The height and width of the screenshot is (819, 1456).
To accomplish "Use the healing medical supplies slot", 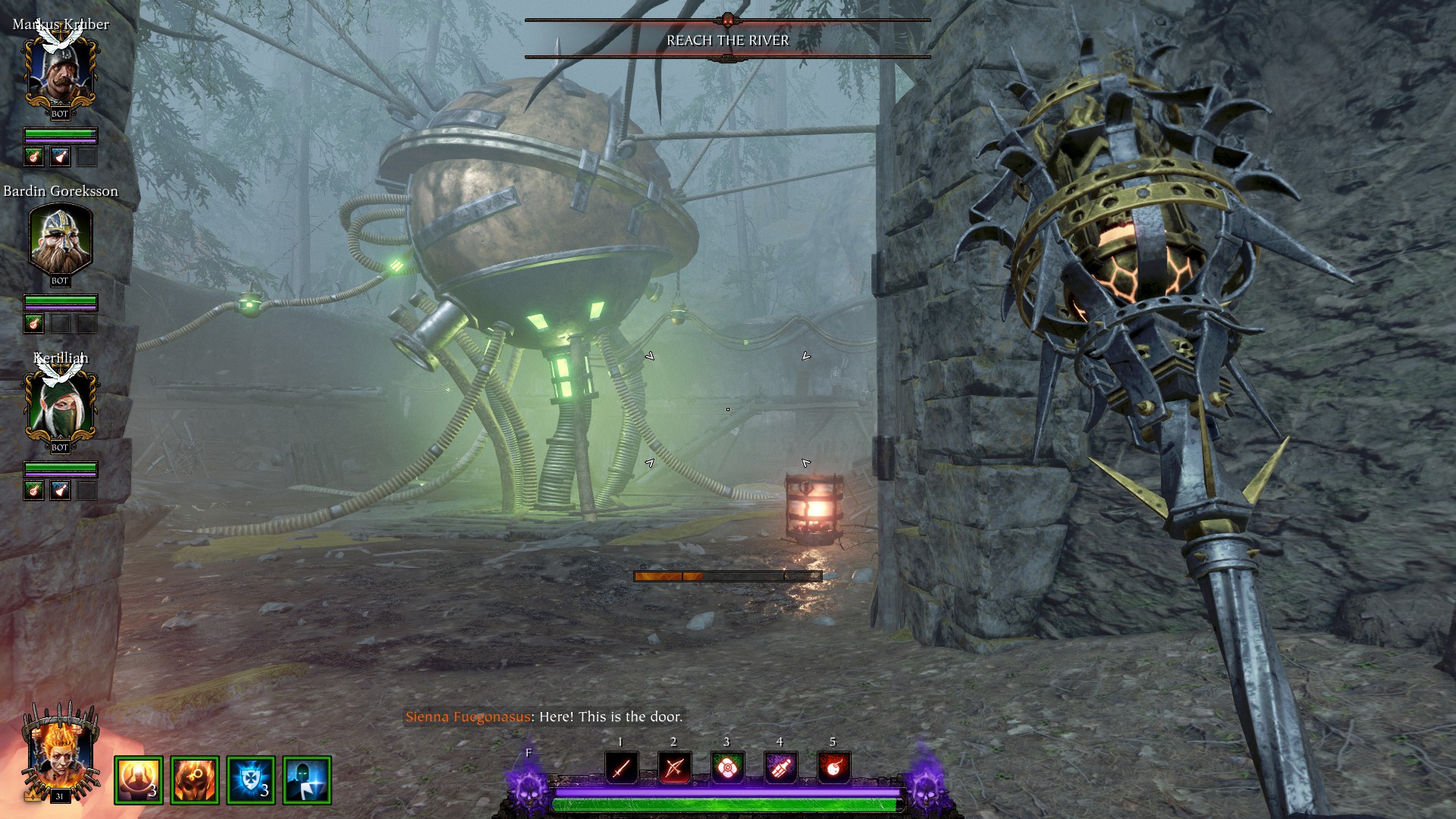I will [x=727, y=767].
